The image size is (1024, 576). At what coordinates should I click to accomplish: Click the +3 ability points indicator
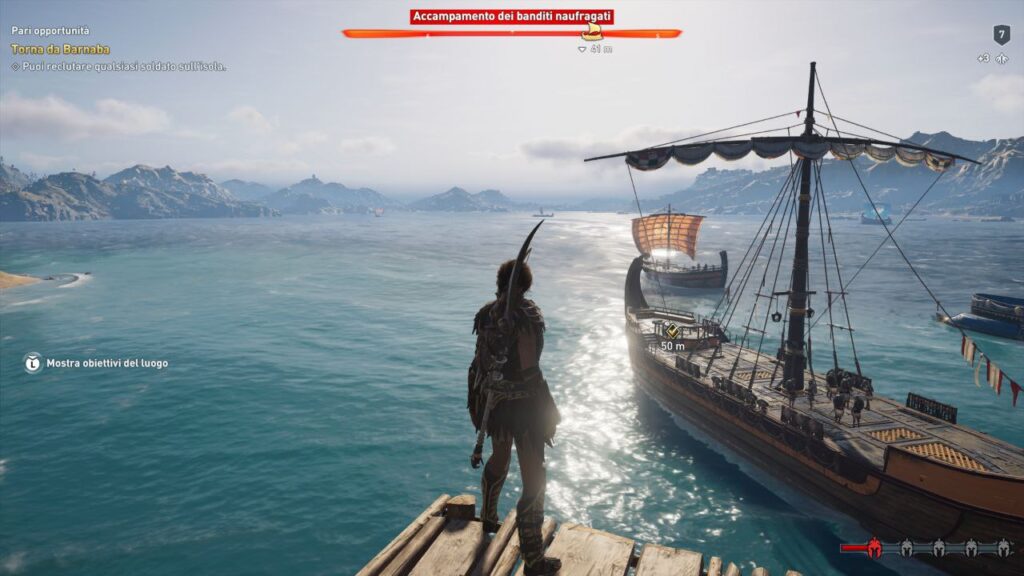[x=993, y=59]
